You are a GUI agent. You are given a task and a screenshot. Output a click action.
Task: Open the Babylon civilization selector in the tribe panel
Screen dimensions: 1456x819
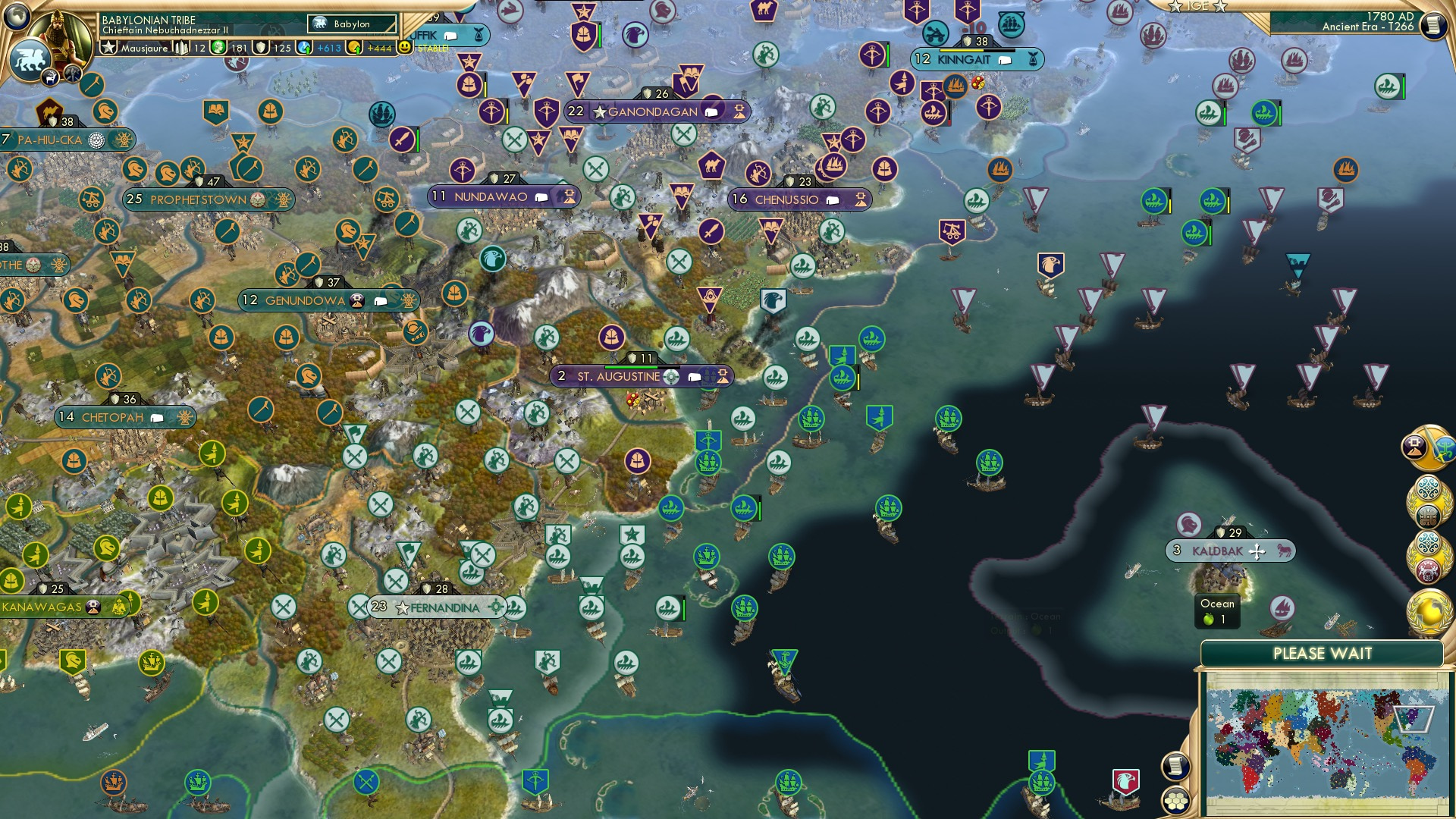[x=352, y=24]
